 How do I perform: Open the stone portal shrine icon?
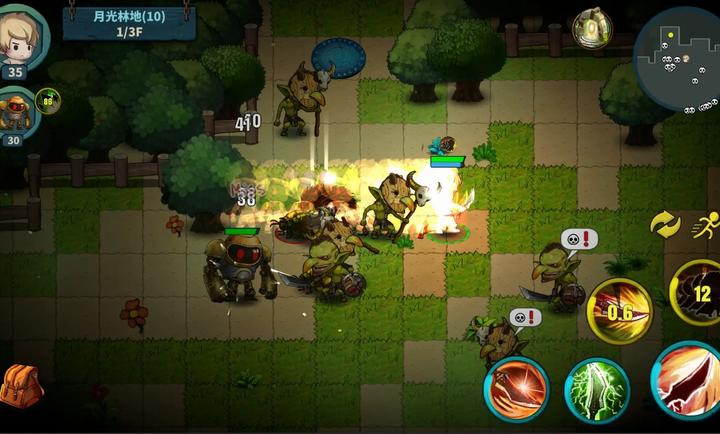(593, 27)
